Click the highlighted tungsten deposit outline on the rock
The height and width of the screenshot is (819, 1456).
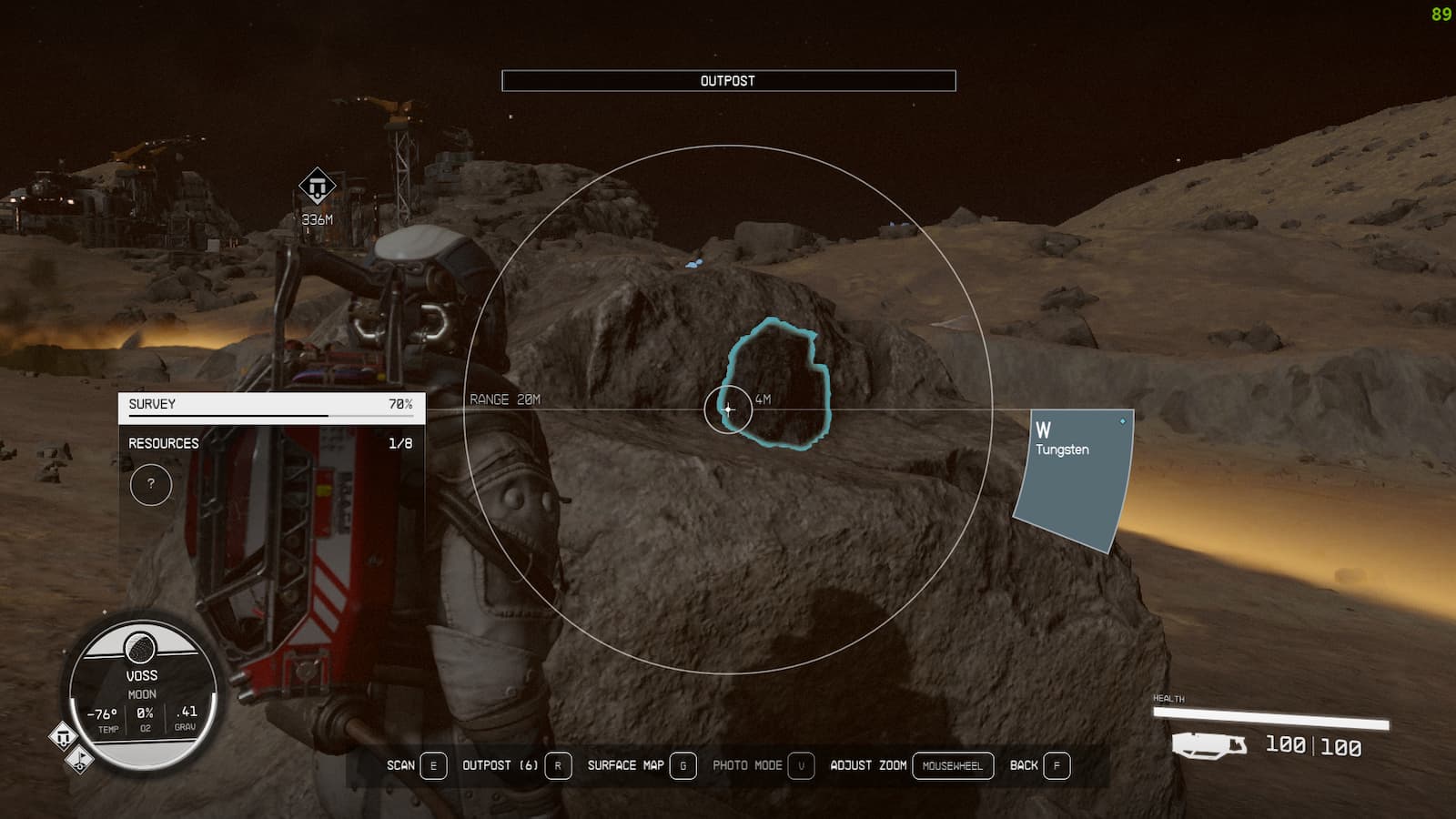coord(779,382)
